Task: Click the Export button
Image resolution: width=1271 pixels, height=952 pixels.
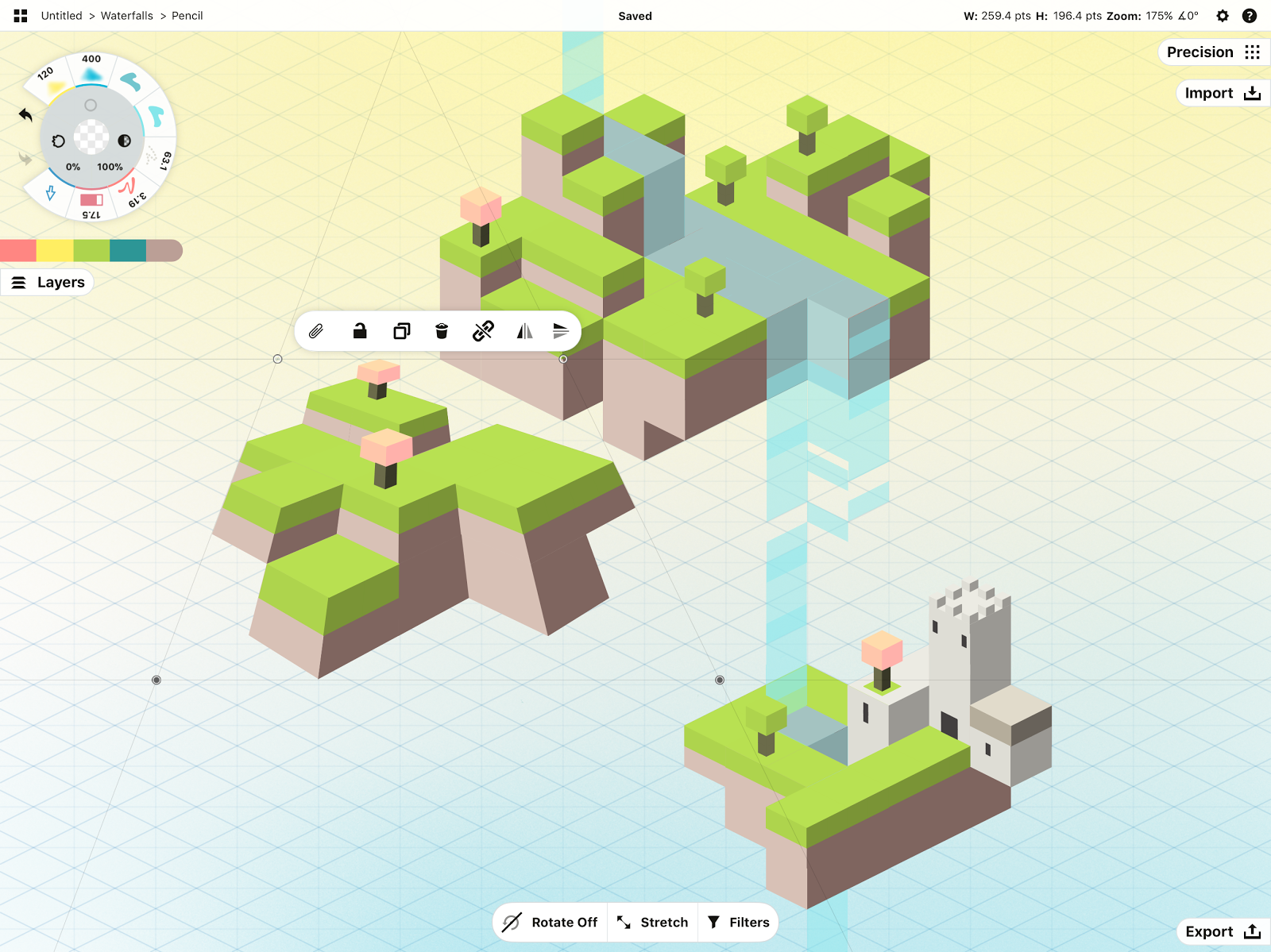Action: 1222,931
